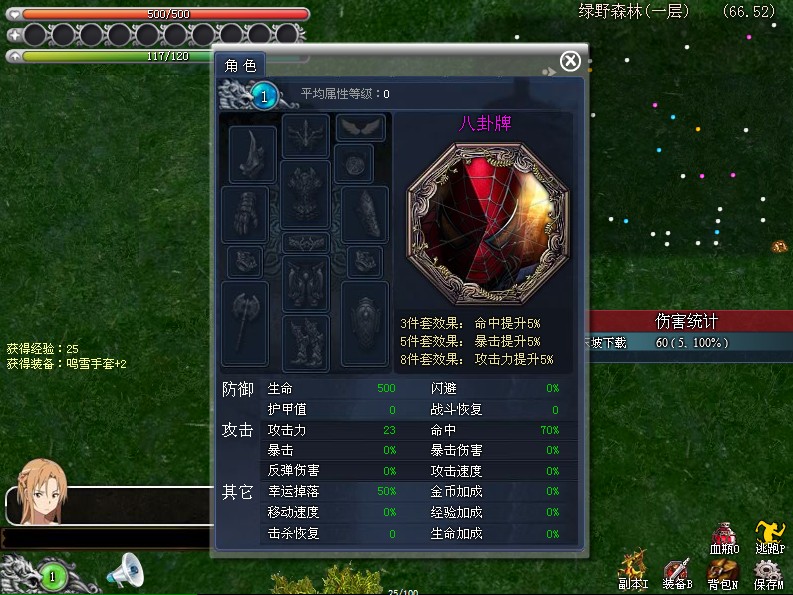
Task: Choose the boots equipment slot
Action: click(305, 342)
